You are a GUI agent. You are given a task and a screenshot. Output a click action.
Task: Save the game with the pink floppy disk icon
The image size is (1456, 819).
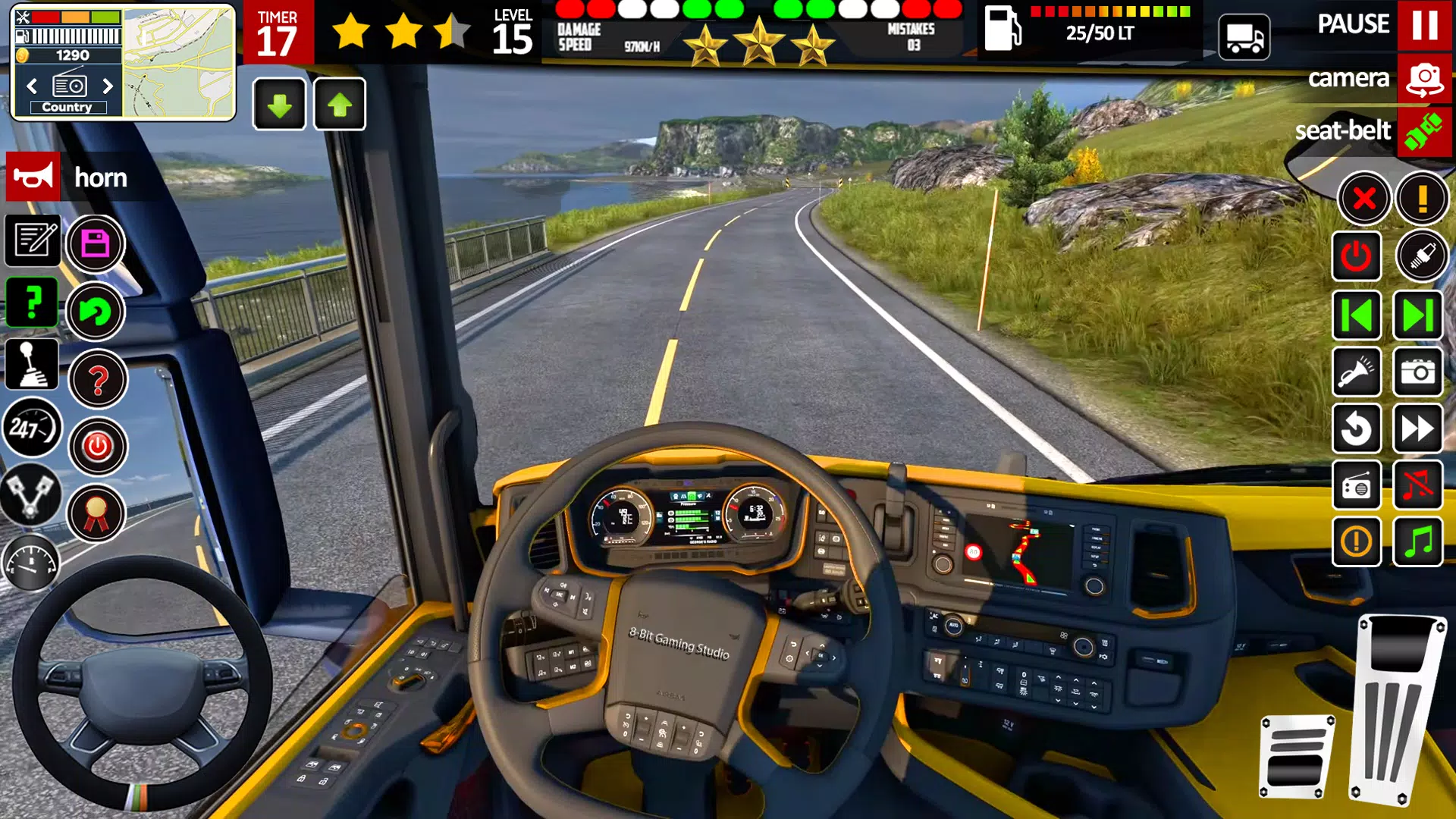coord(96,243)
